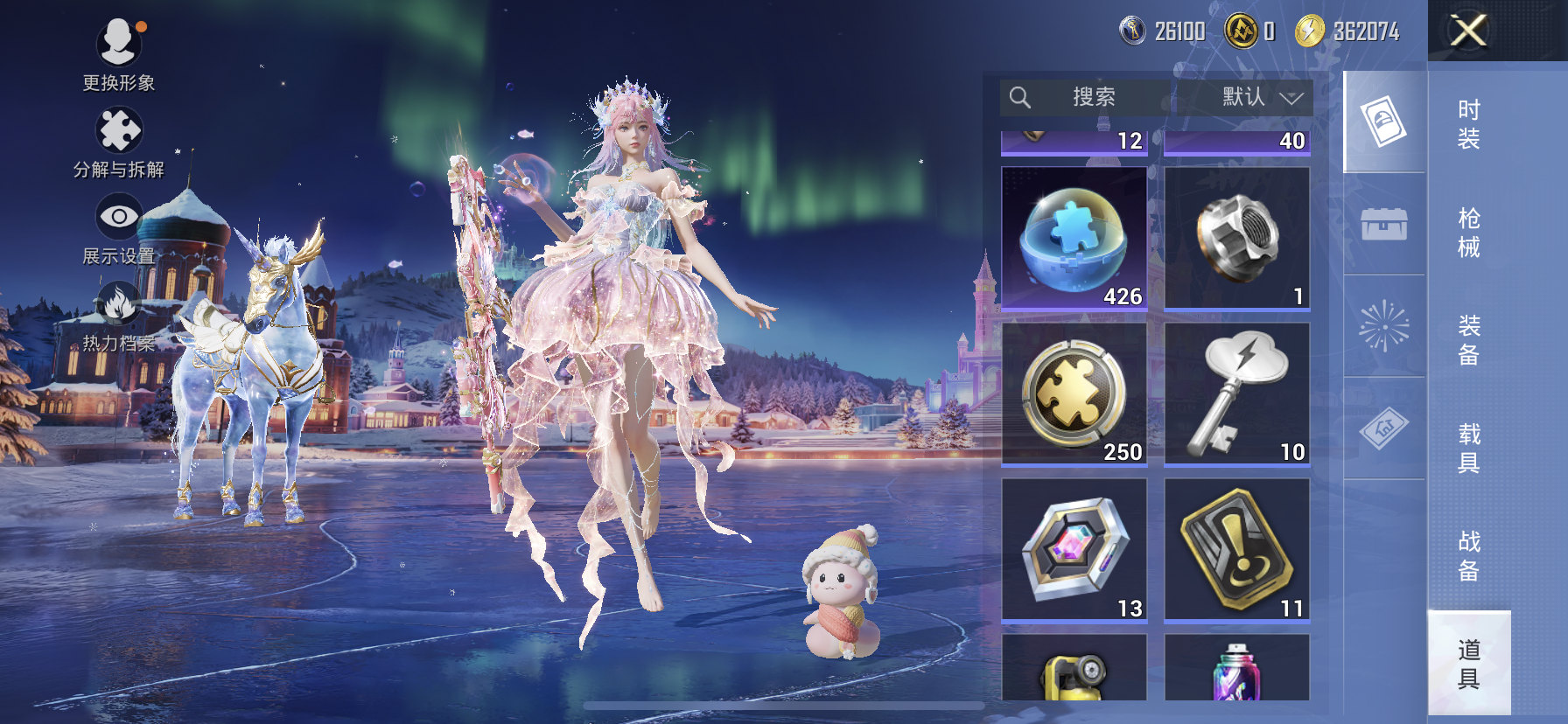The width and height of the screenshot is (1568, 724).
Task: Select the gold puzzle coin item
Action: [x=1074, y=394]
